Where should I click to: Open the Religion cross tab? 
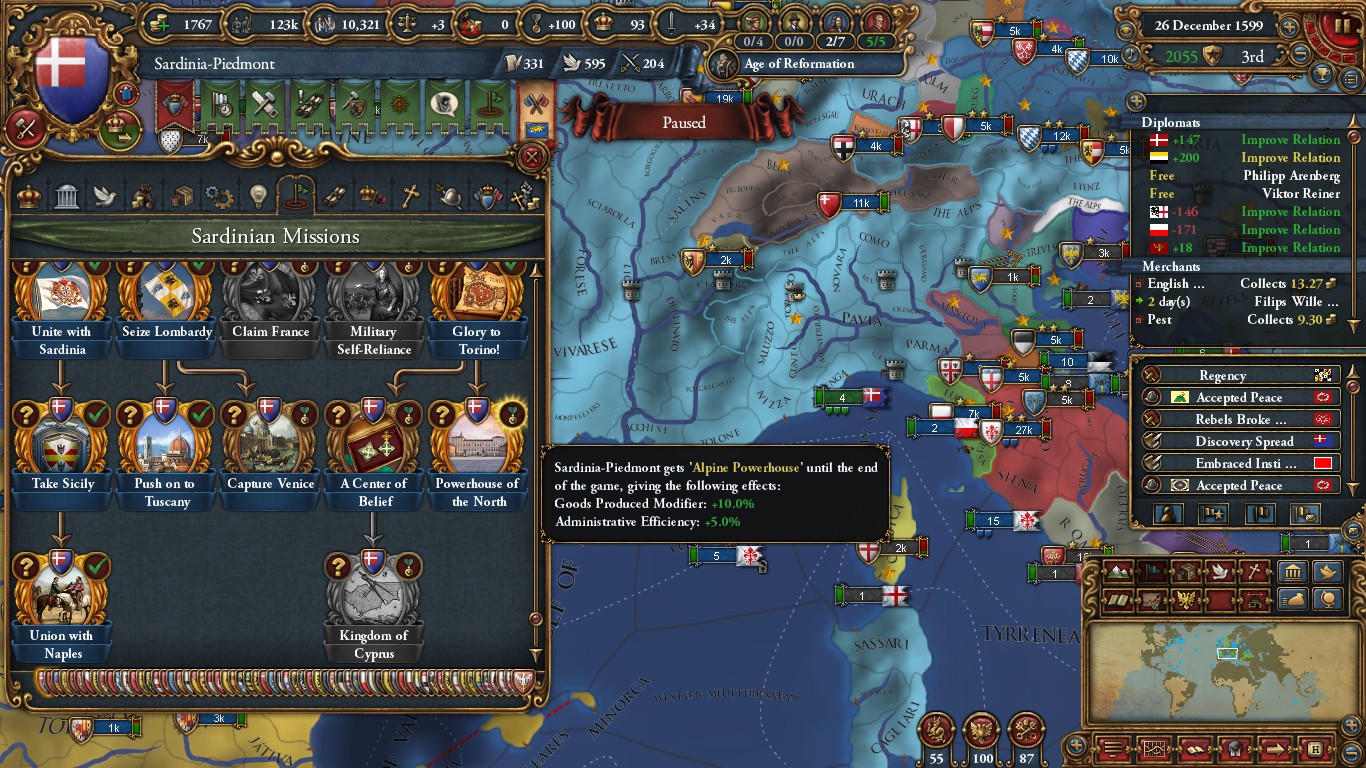pos(409,197)
